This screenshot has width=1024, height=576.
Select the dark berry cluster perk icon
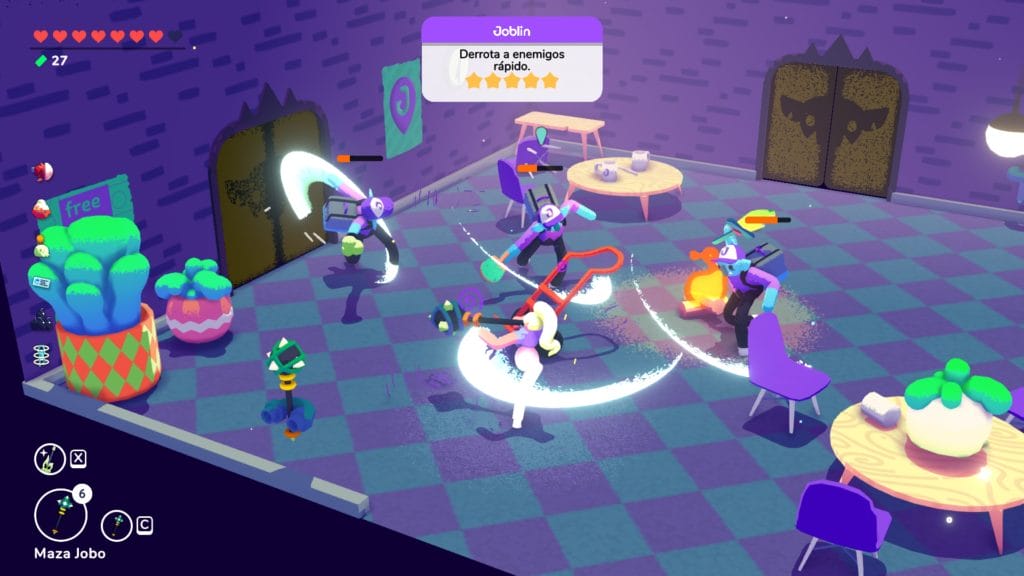pyautogui.click(x=41, y=318)
